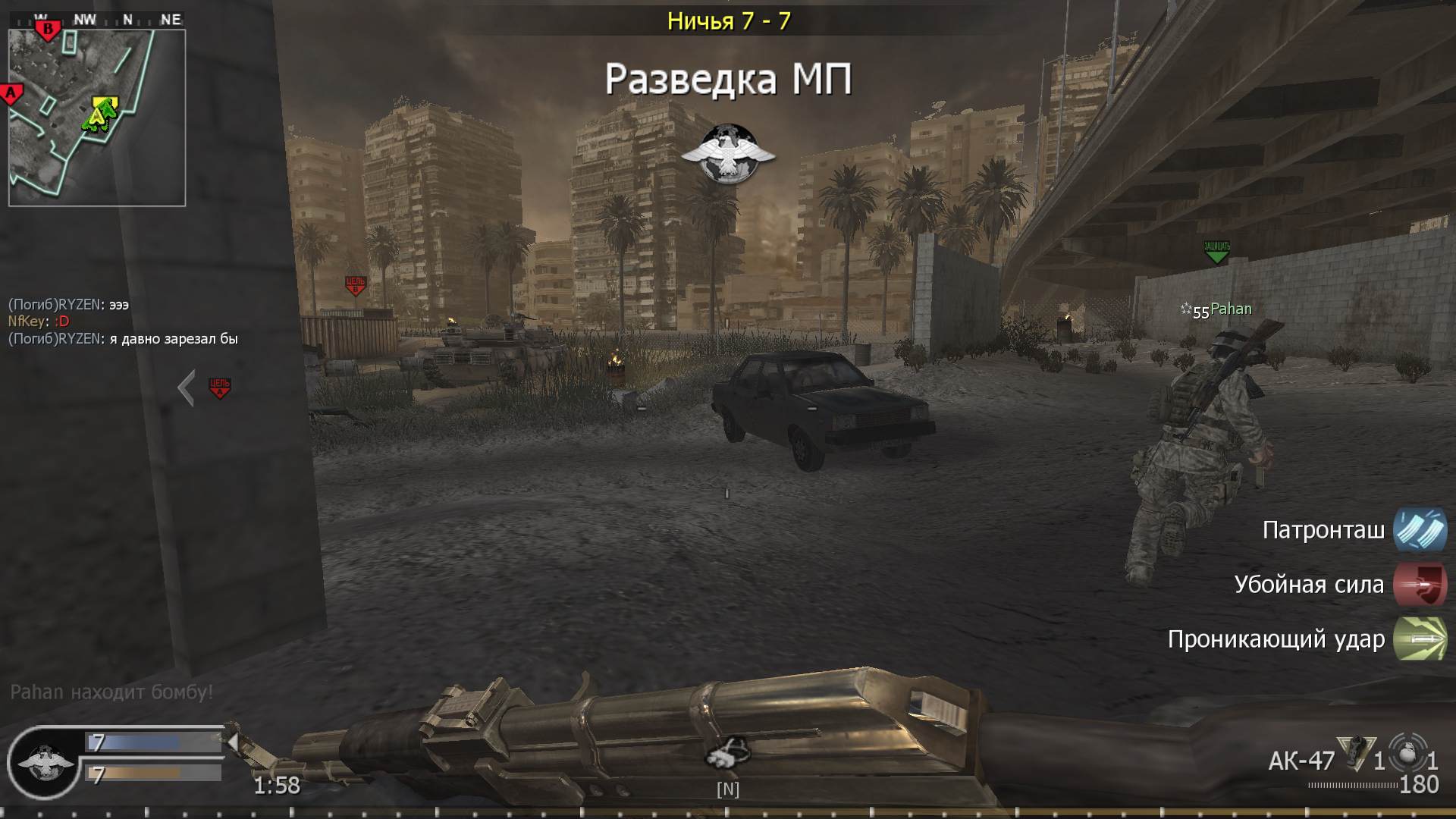Viewport: 1456px width, 819px height.
Task: Click the Pahan находит бомбу! notification text
Action: click(x=111, y=690)
